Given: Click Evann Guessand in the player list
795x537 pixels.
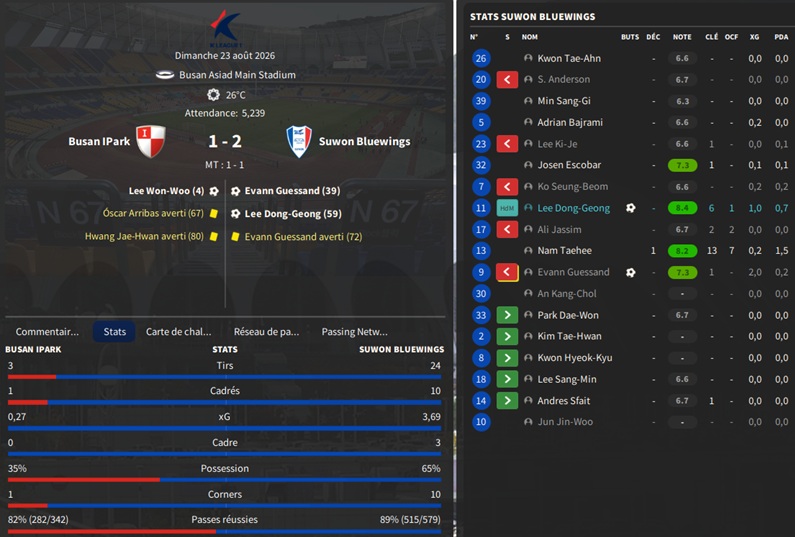Looking at the screenshot, I should [573, 272].
